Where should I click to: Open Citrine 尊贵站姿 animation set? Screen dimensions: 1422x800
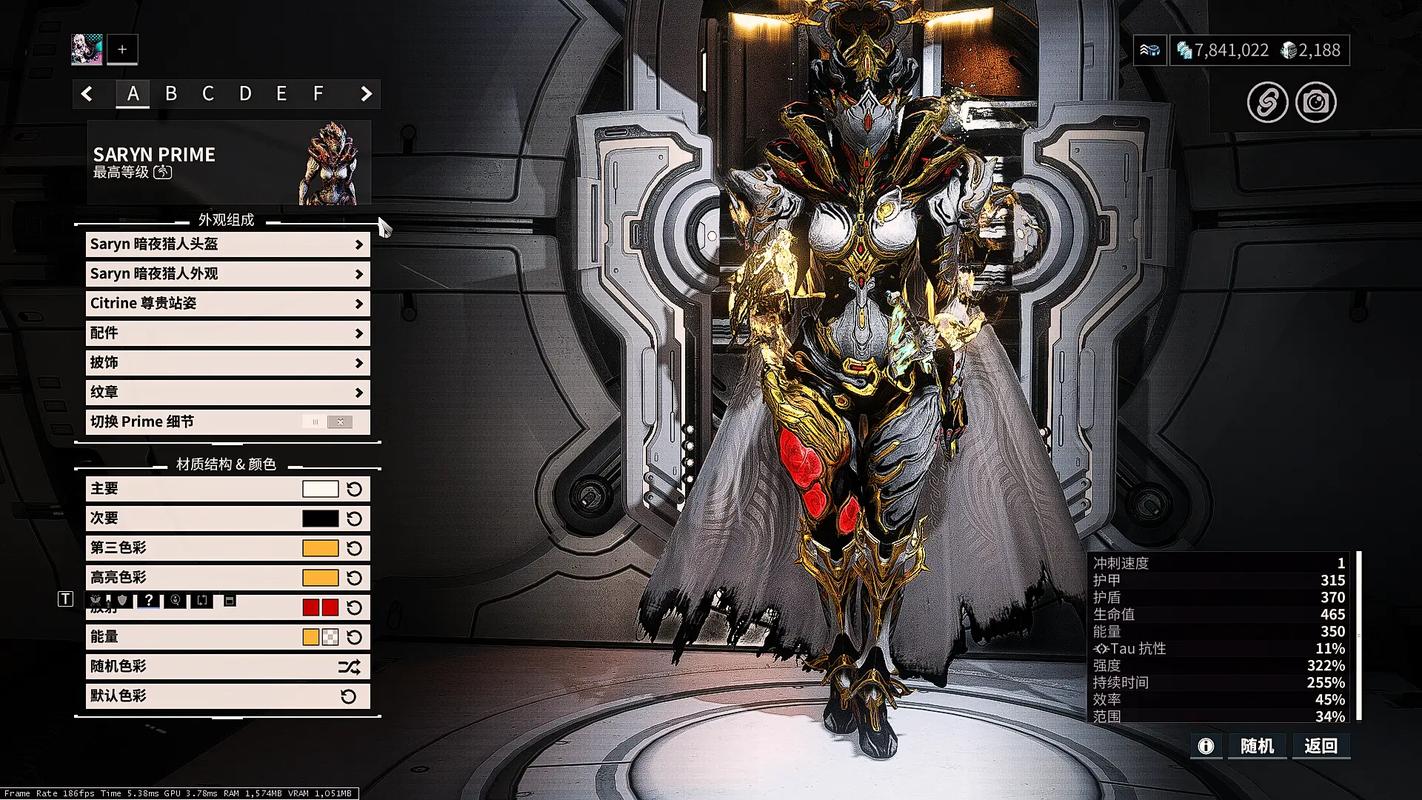pyautogui.click(x=227, y=303)
